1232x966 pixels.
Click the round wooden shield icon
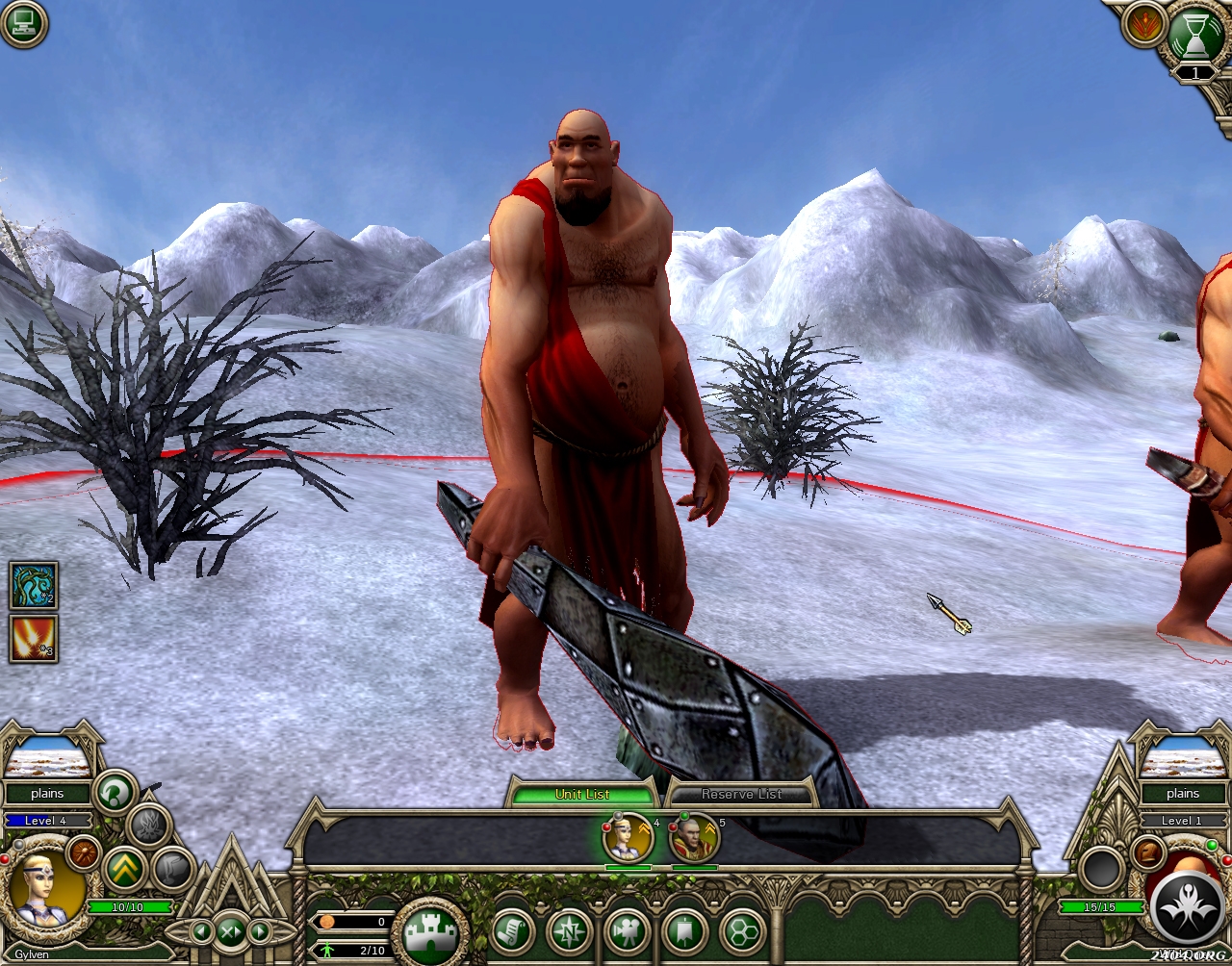84,852
